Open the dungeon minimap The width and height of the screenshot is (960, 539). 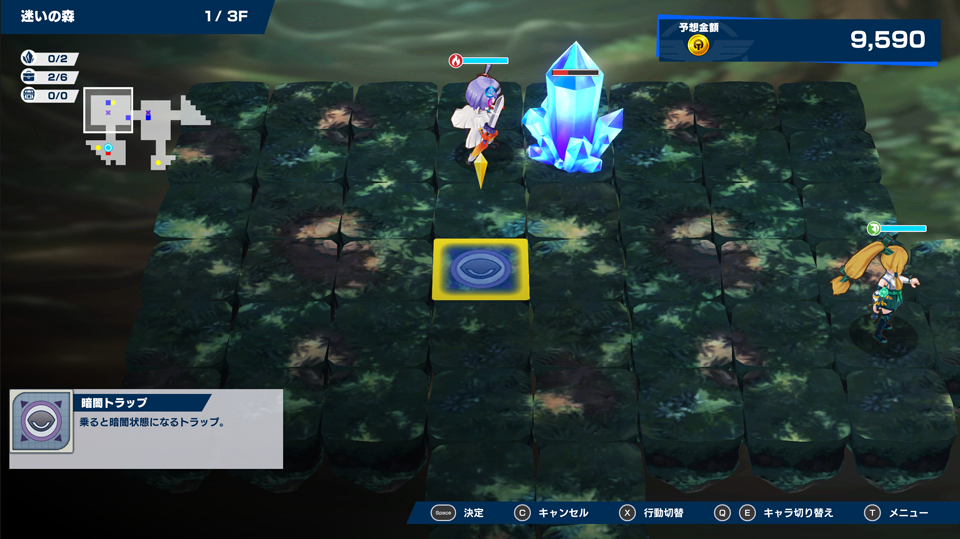coord(145,127)
